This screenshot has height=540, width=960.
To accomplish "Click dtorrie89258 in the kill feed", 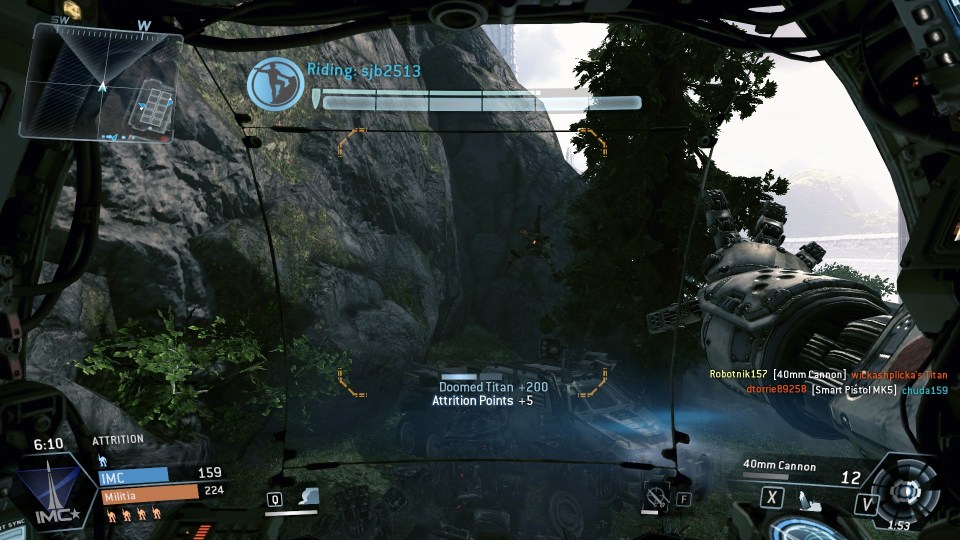I will [775, 389].
